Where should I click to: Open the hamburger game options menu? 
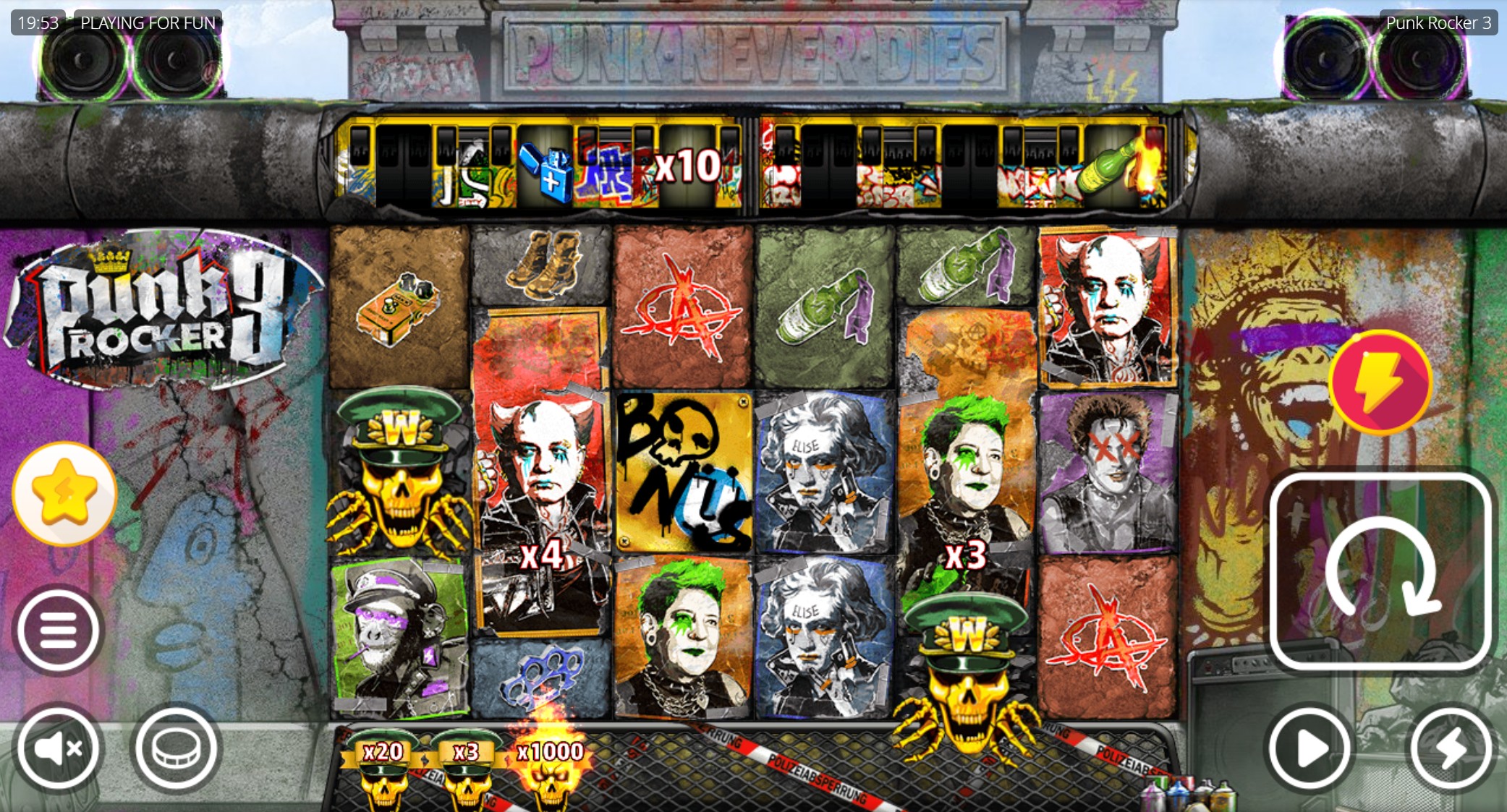[60, 628]
